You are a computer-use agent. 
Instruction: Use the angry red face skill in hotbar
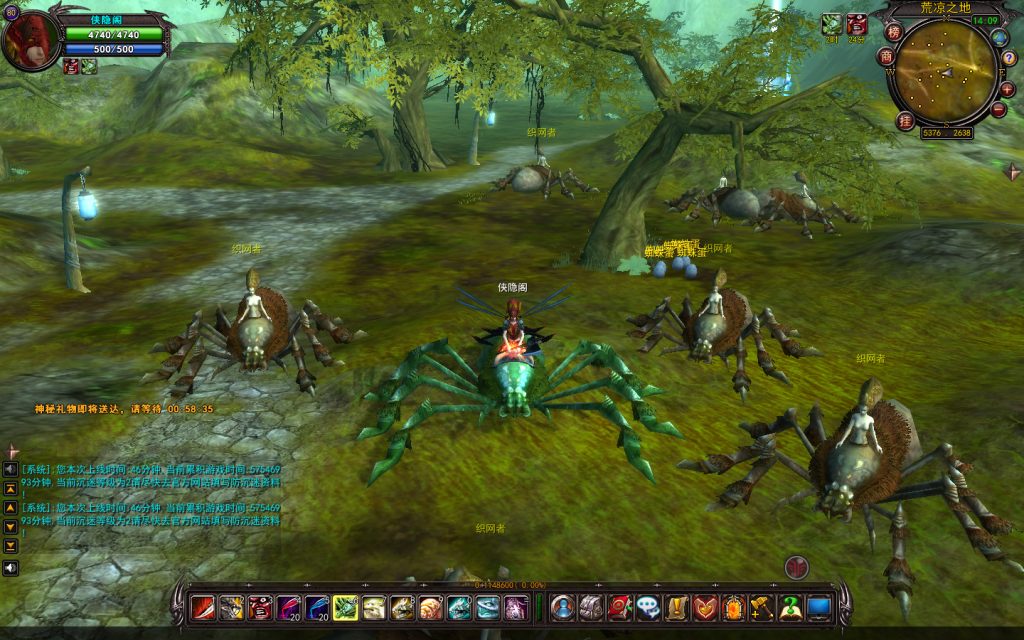[x=259, y=606]
